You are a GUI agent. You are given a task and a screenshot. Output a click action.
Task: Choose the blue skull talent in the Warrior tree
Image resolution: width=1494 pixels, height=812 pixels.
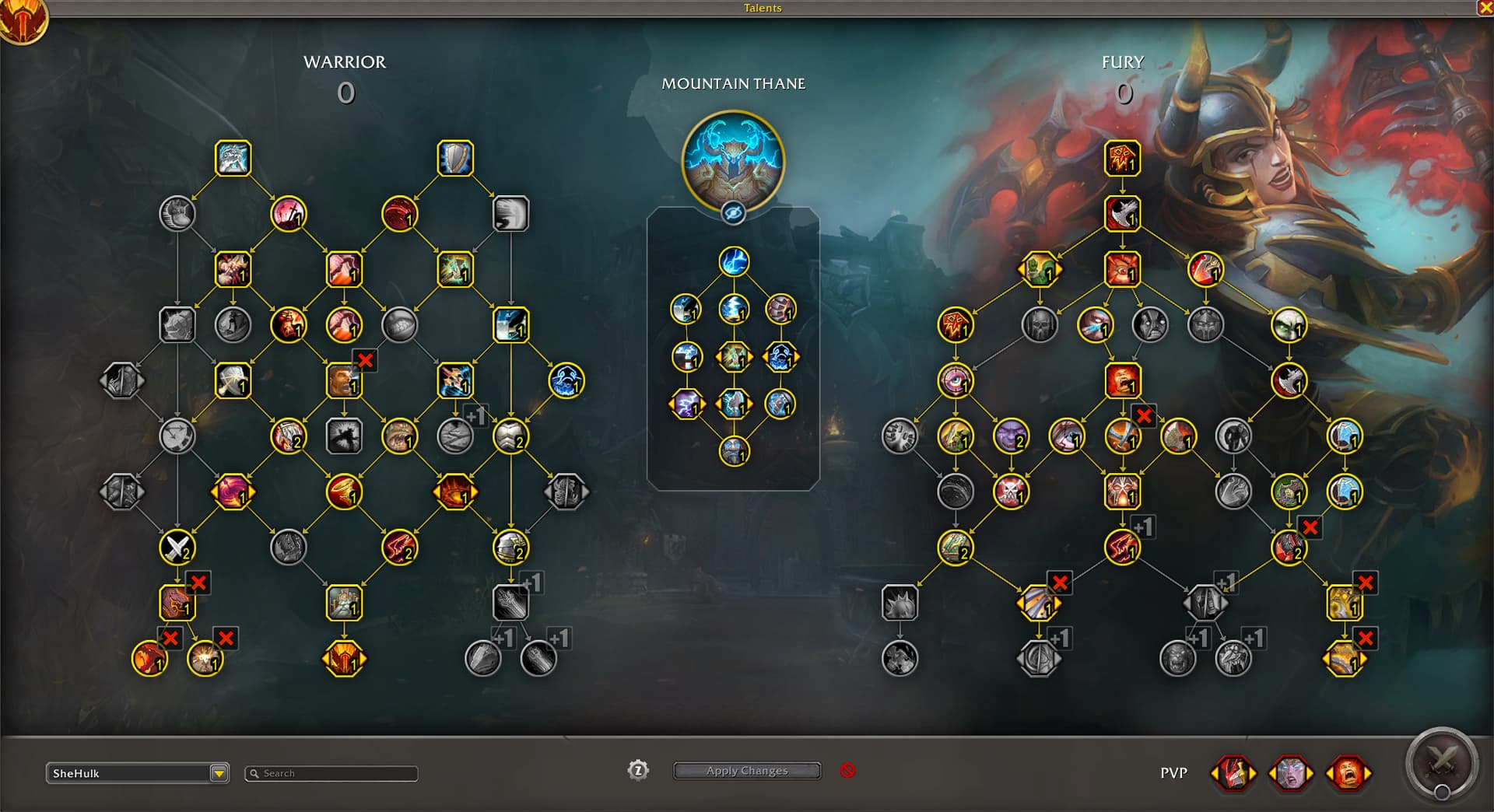coord(566,380)
